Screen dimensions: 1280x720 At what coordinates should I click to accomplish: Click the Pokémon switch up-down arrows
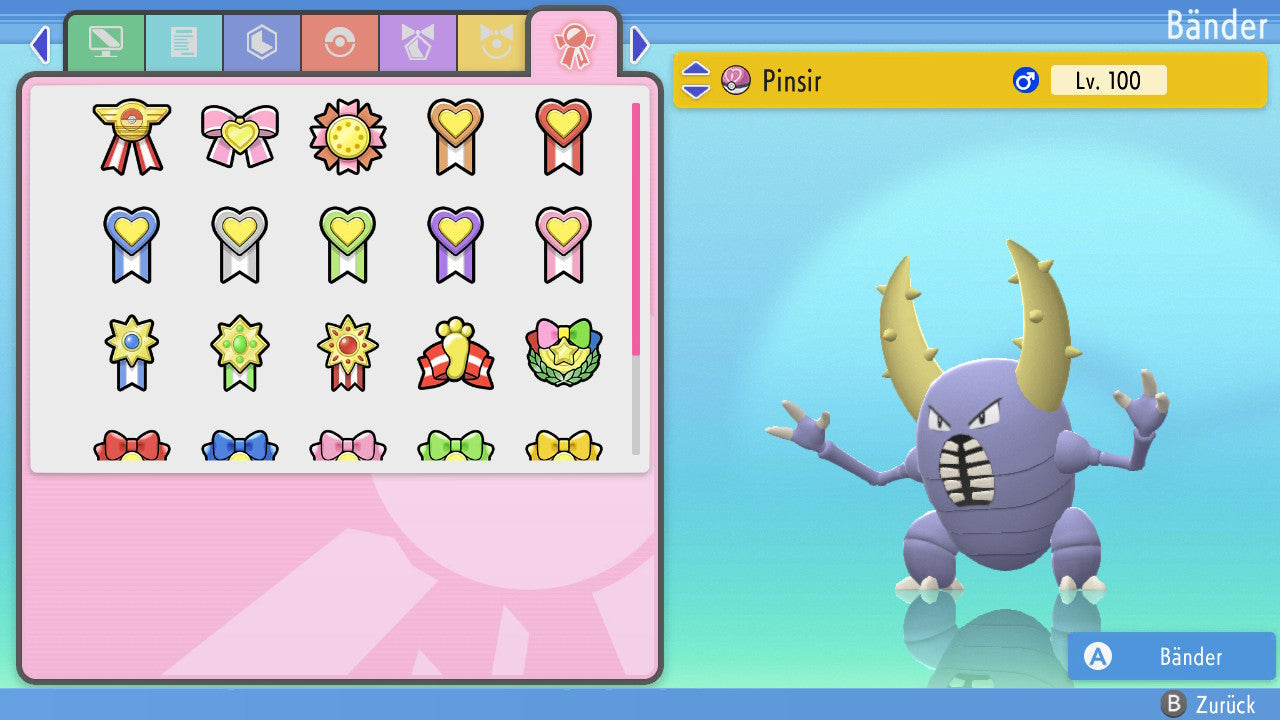tap(695, 80)
